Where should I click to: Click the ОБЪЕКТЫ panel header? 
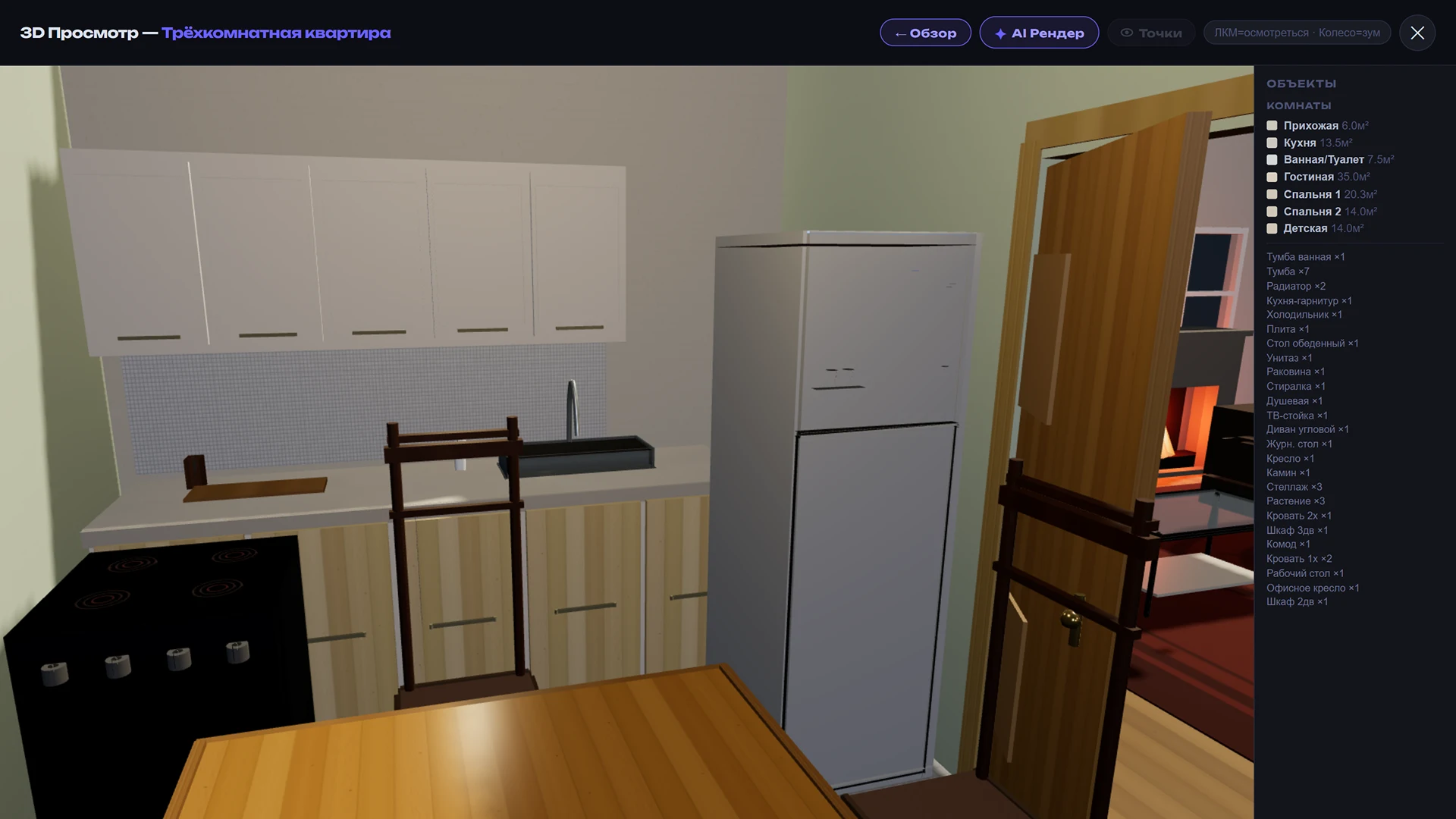pyautogui.click(x=1301, y=84)
